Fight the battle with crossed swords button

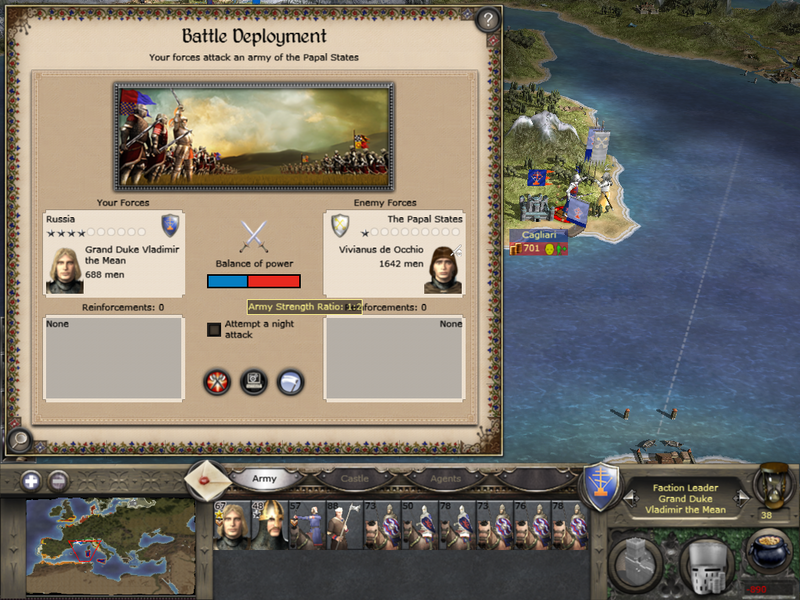click(x=217, y=381)
